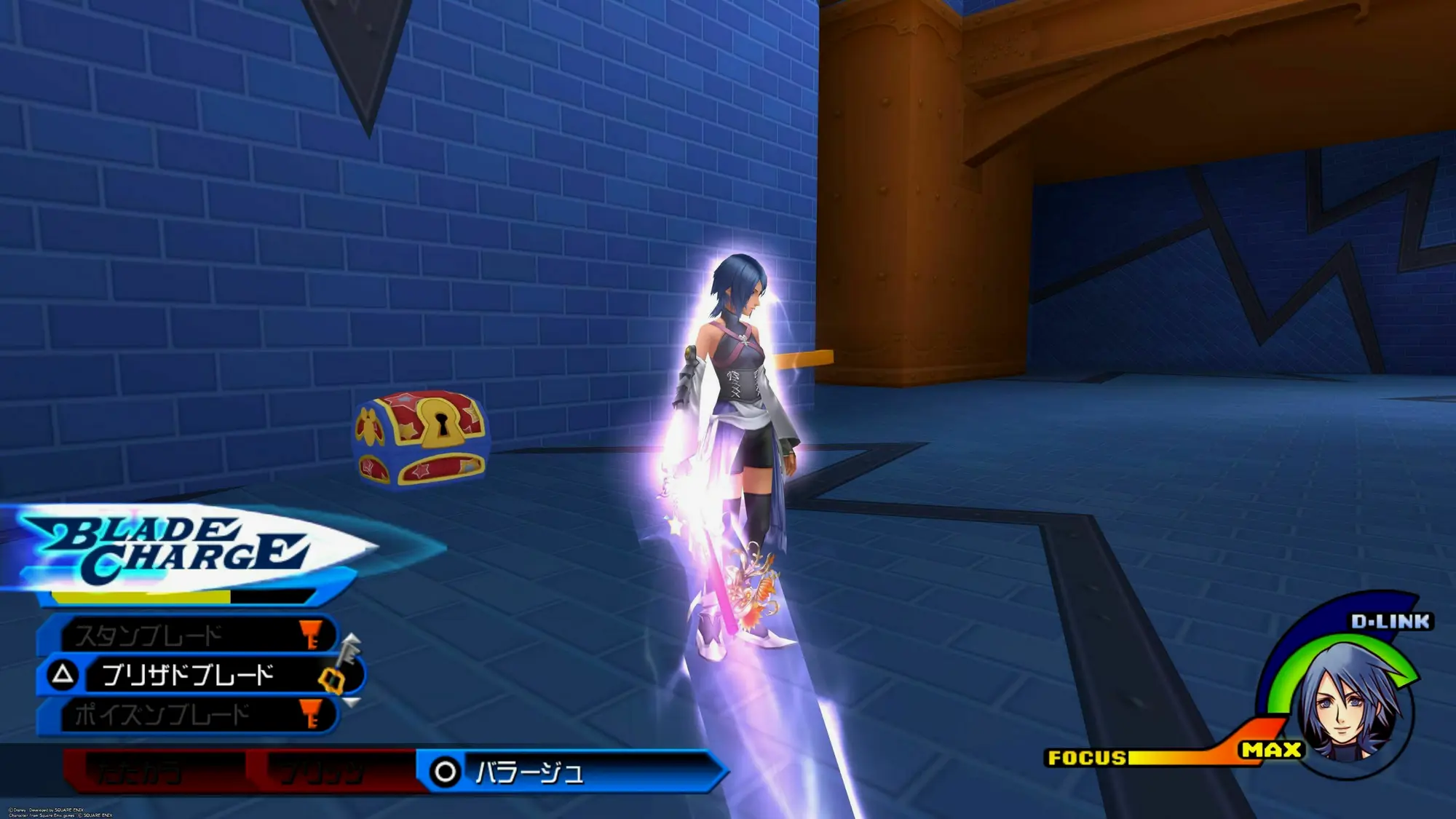This screenshot has height=819, width=1456.
Task: Pick the ポイズンブレード deck command
Action: (x=186, y=715)
